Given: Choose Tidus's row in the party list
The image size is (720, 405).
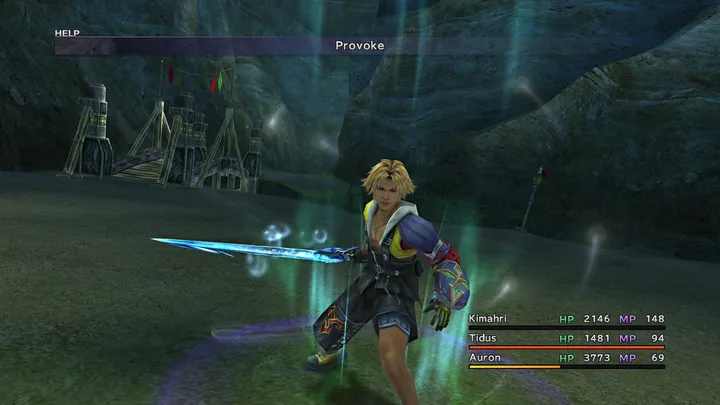Looking at the screenshot, I should click(483, 338).
